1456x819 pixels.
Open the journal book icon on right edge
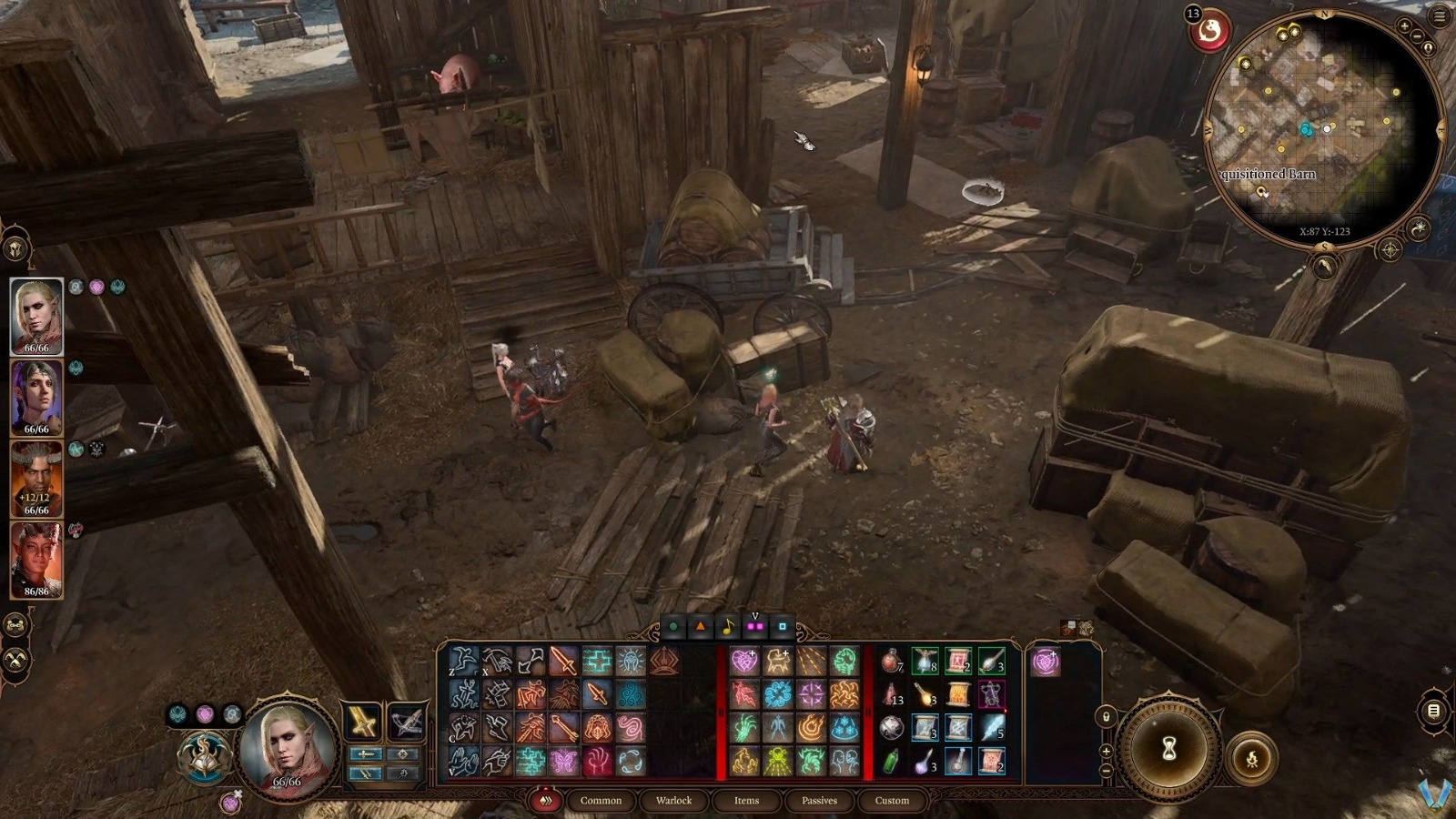click(1433, 711)
